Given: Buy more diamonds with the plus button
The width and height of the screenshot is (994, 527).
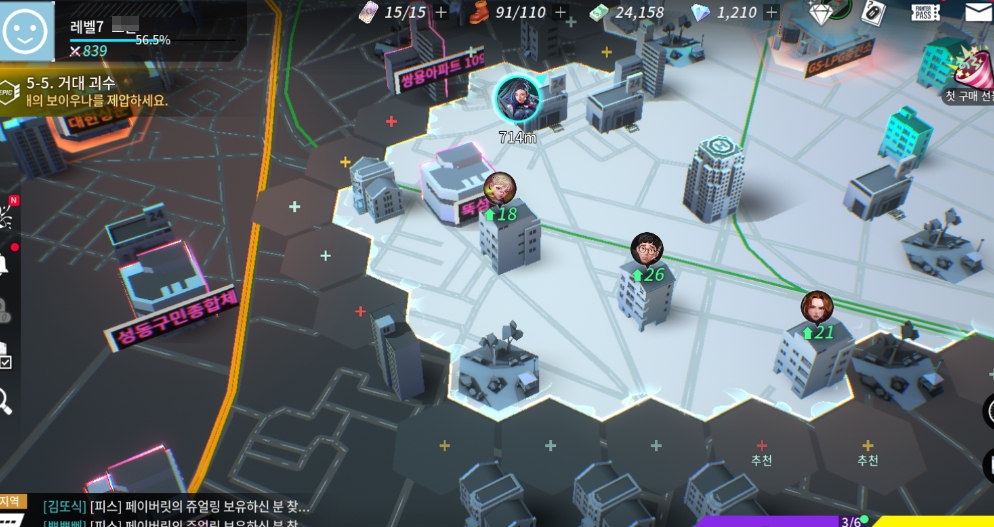Looking at the screenshot, I should pos(771,13).
